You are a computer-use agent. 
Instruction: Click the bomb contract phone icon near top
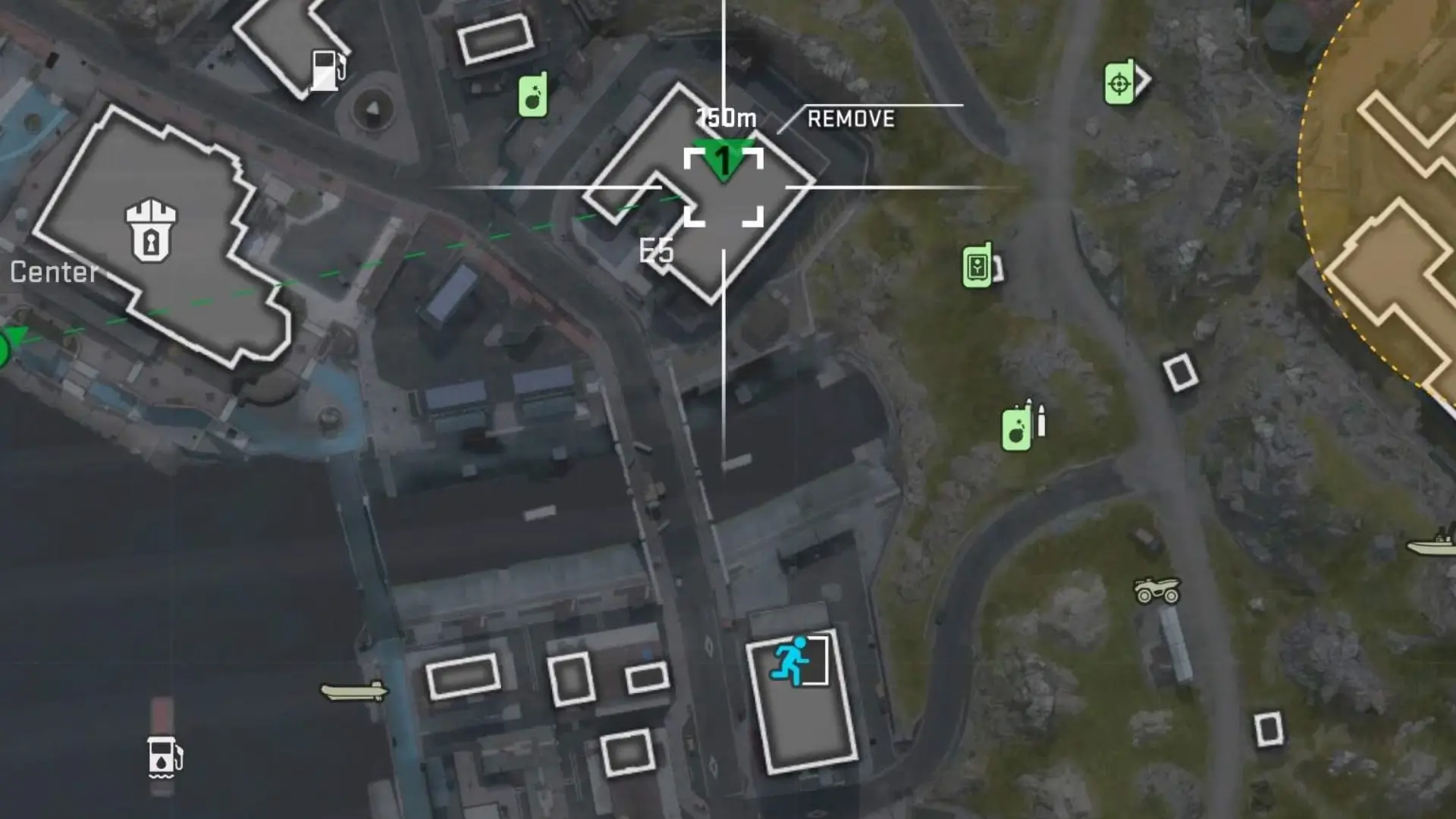coord(532,96)
